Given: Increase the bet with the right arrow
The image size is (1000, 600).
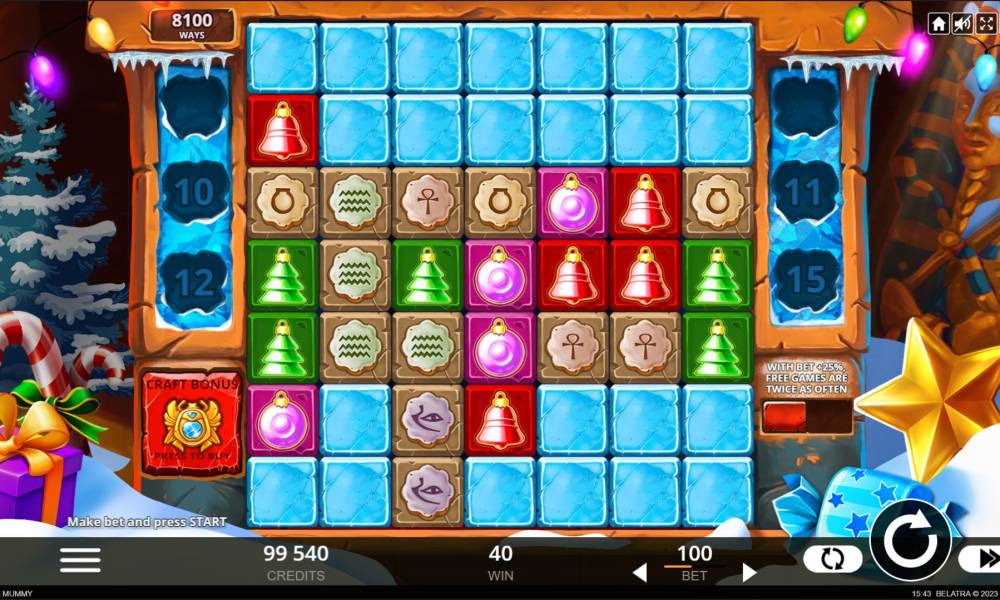Looking at the screenshot, I should coord(749,573).
